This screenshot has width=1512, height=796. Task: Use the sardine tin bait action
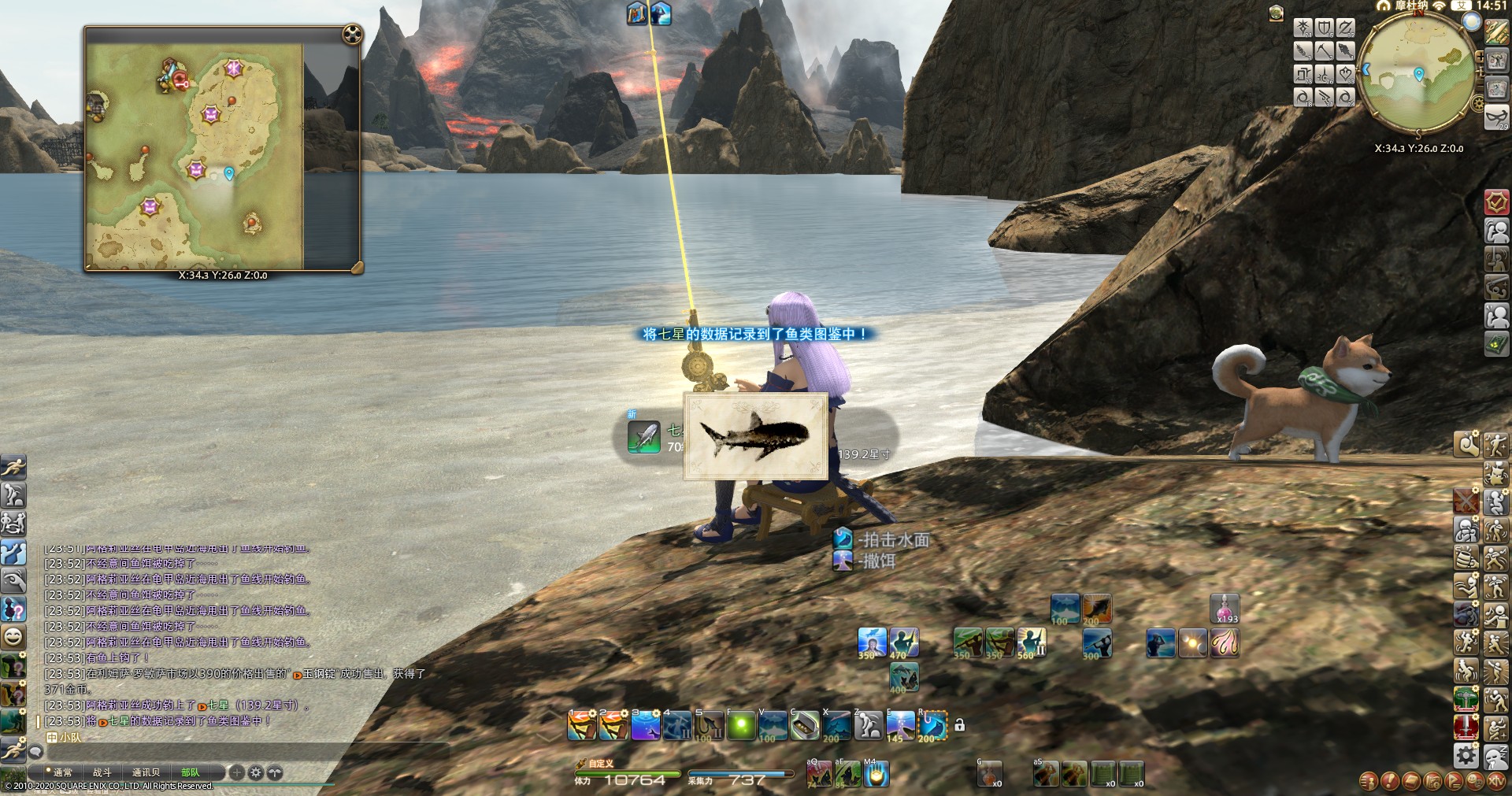[804, 726]
